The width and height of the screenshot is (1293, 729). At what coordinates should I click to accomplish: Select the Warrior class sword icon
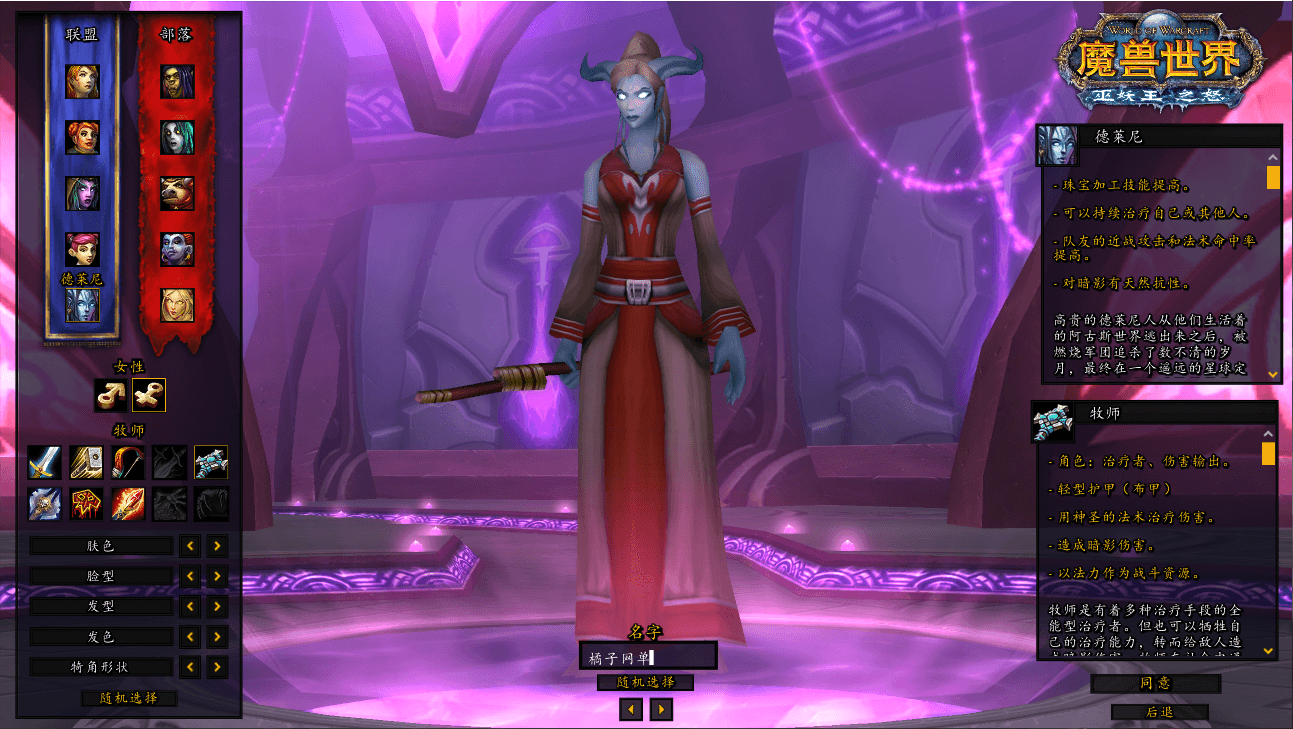[44, 462]
